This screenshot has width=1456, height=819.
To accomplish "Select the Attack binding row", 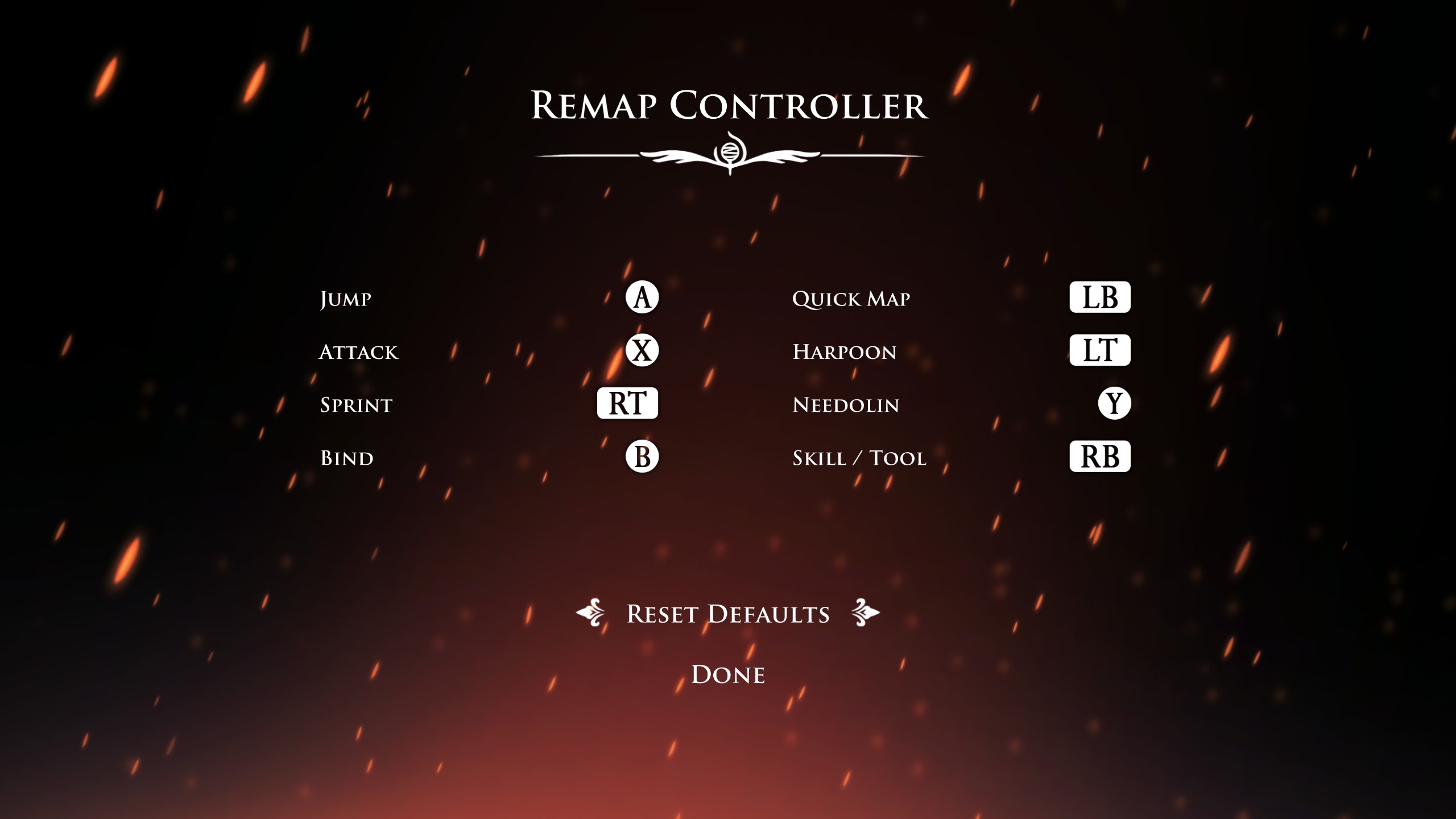I will tap(359, 351).
